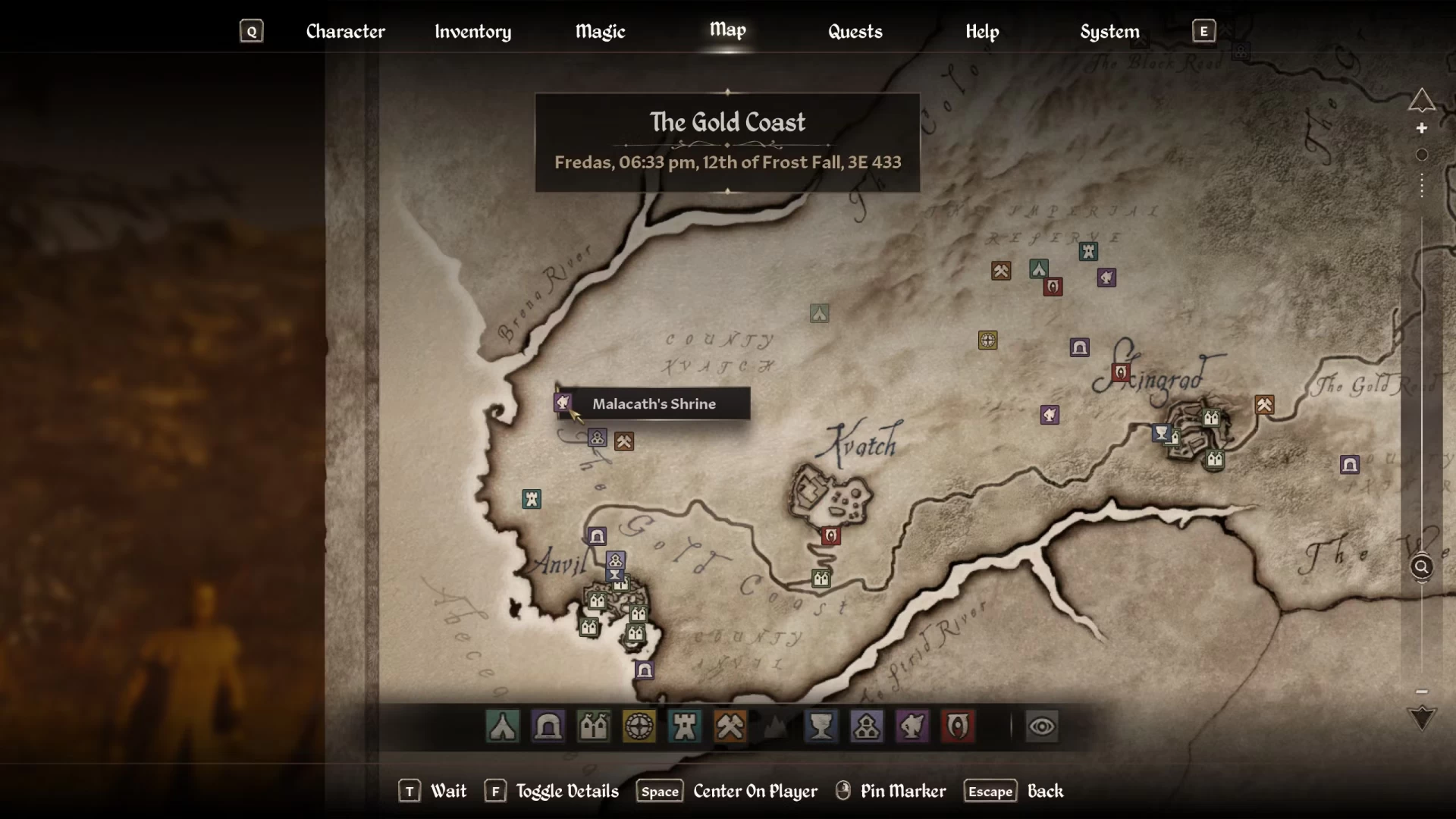This screenshot has height=819, width=1456.
Task: Select the Malacath's Shrine map marker
Action: coord(563,402)
